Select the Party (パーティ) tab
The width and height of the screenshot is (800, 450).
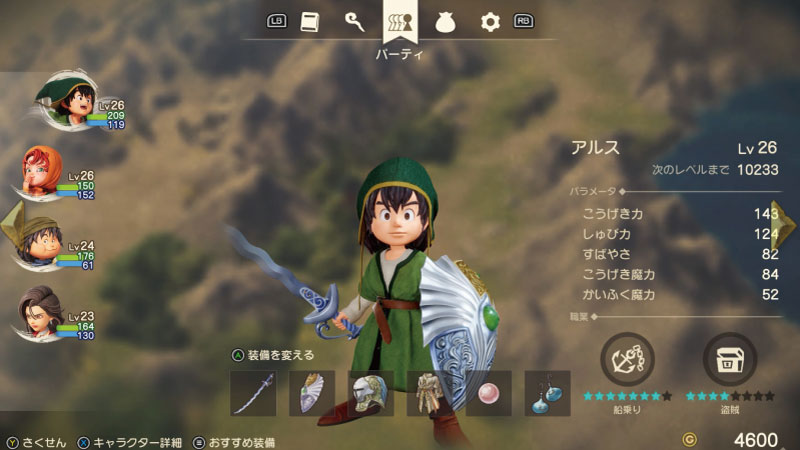pos(400,22)
